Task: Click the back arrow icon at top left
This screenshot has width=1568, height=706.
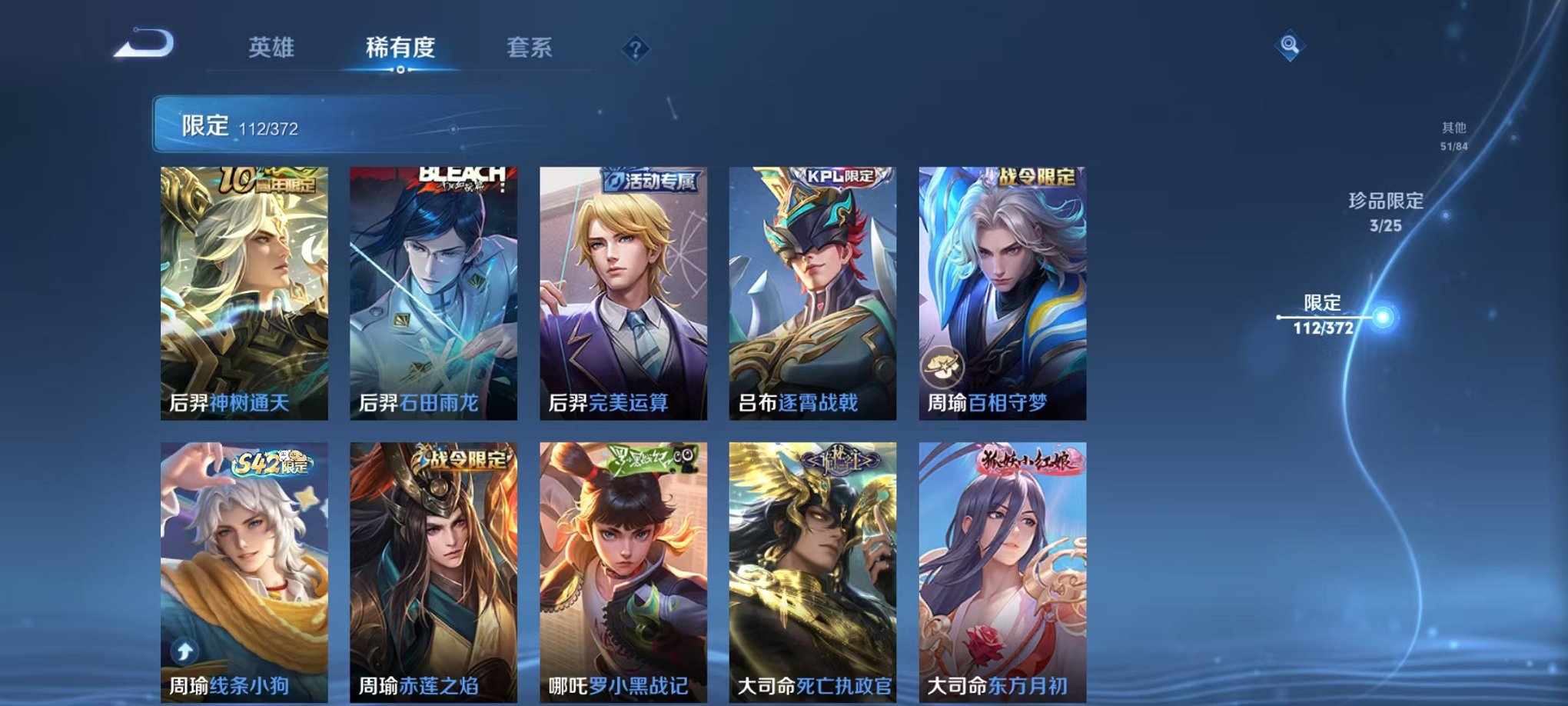Action: [142, 44]
